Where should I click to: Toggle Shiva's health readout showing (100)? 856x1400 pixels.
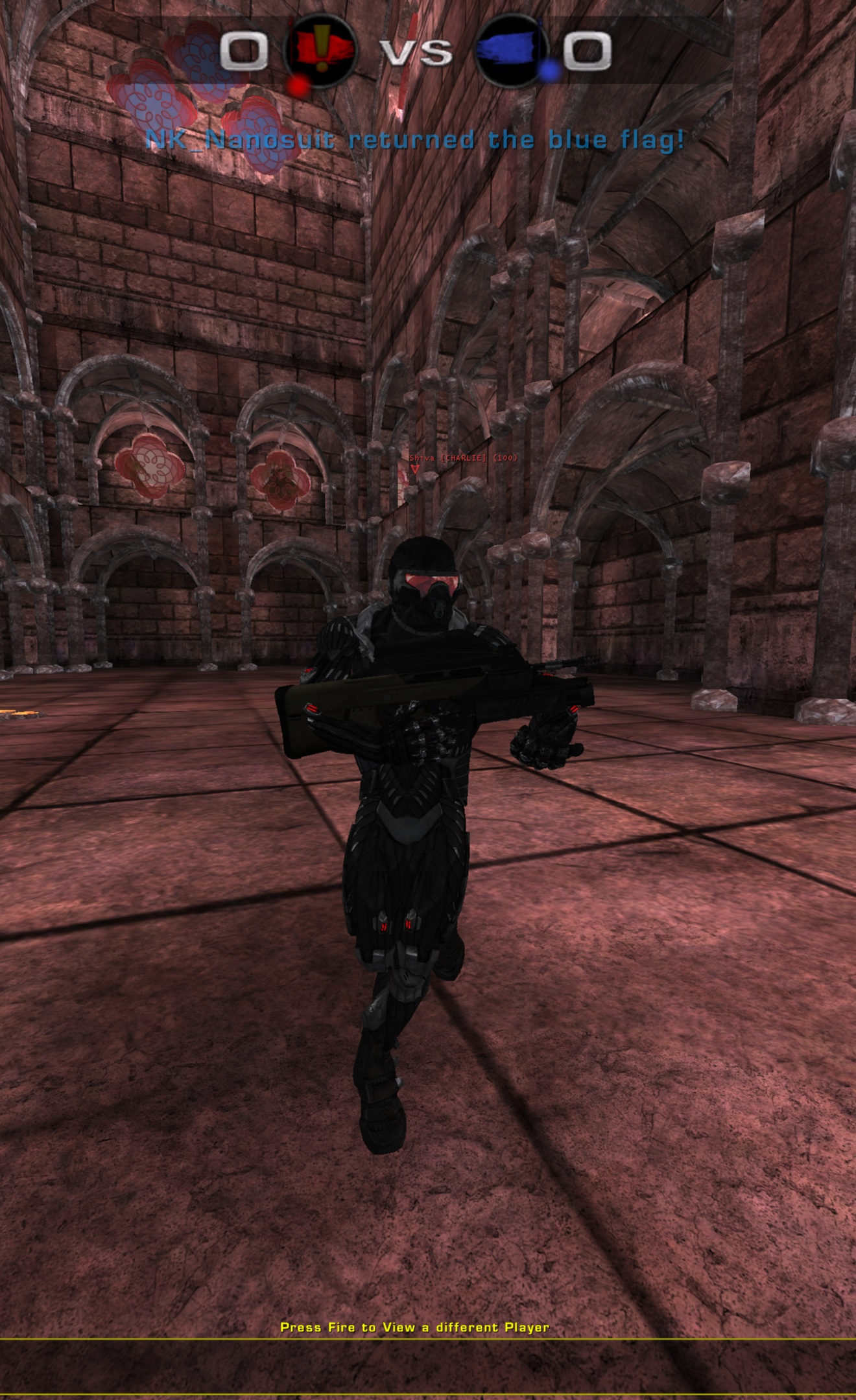505,458
